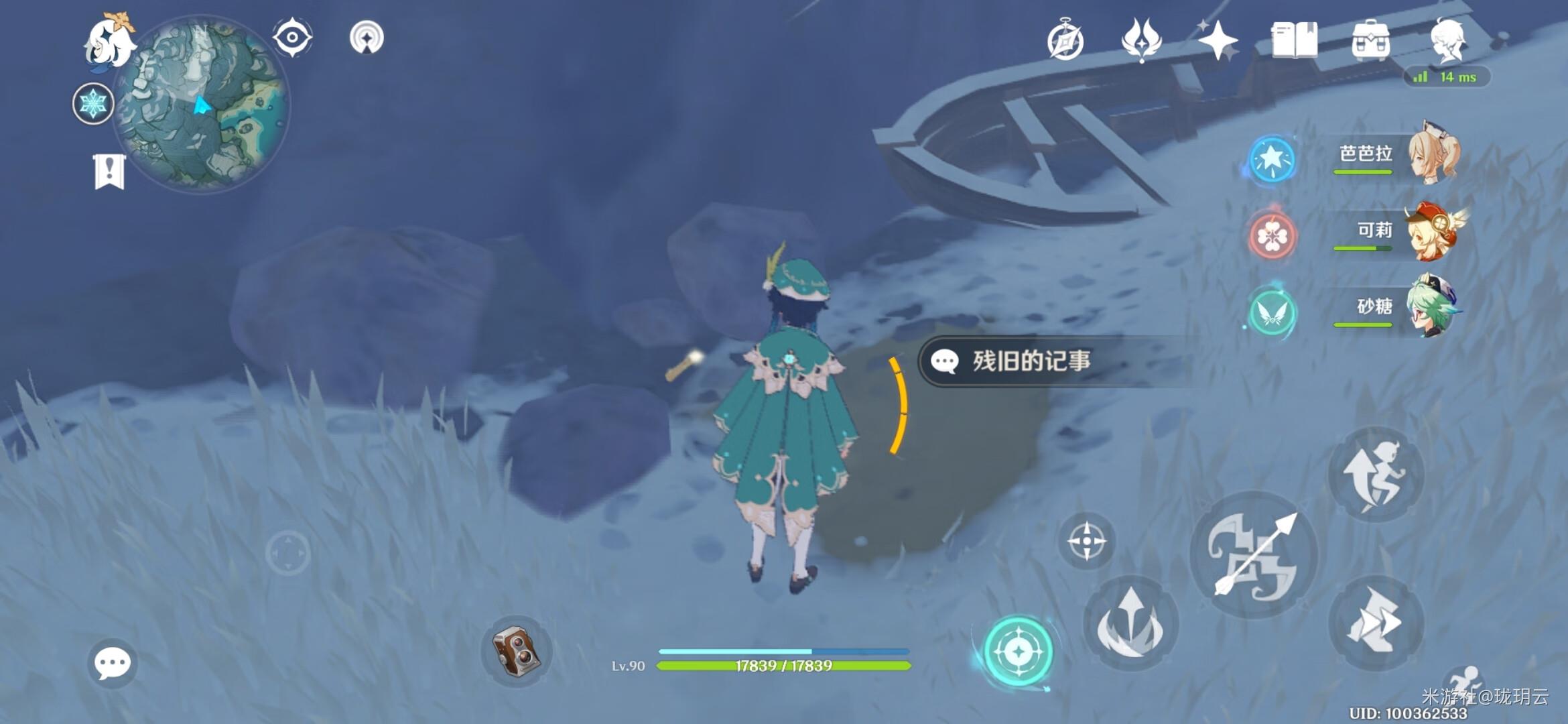Open the Paimon menu
Image resolution: width=1568 pixels, height=724 pixels.
[109, 42]
